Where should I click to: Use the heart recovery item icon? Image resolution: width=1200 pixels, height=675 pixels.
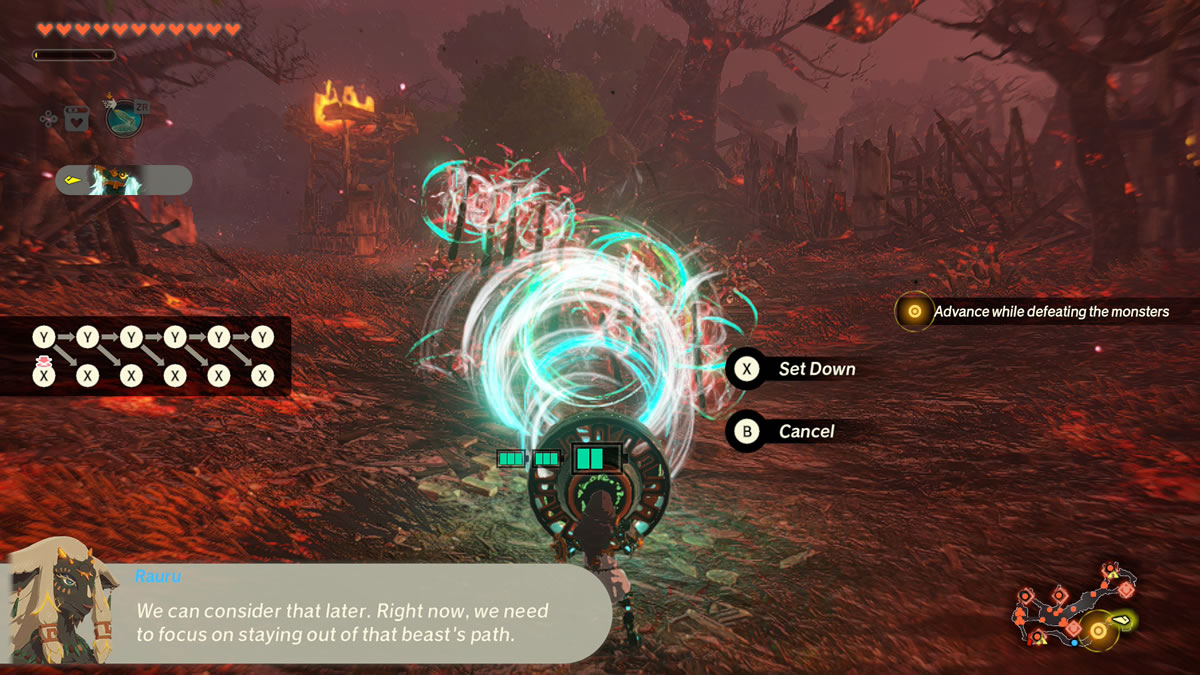pos(76,119)
